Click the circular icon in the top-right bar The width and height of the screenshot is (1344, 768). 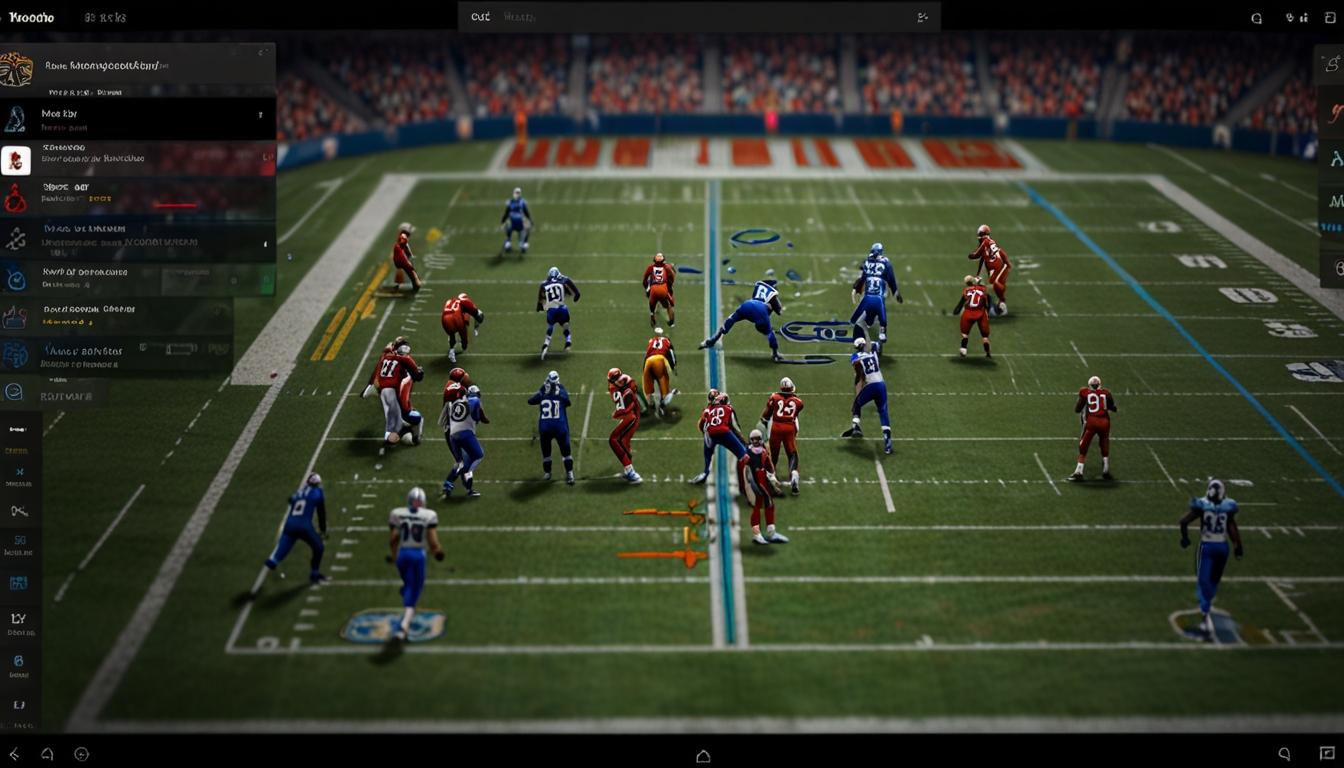[1257, 17]
